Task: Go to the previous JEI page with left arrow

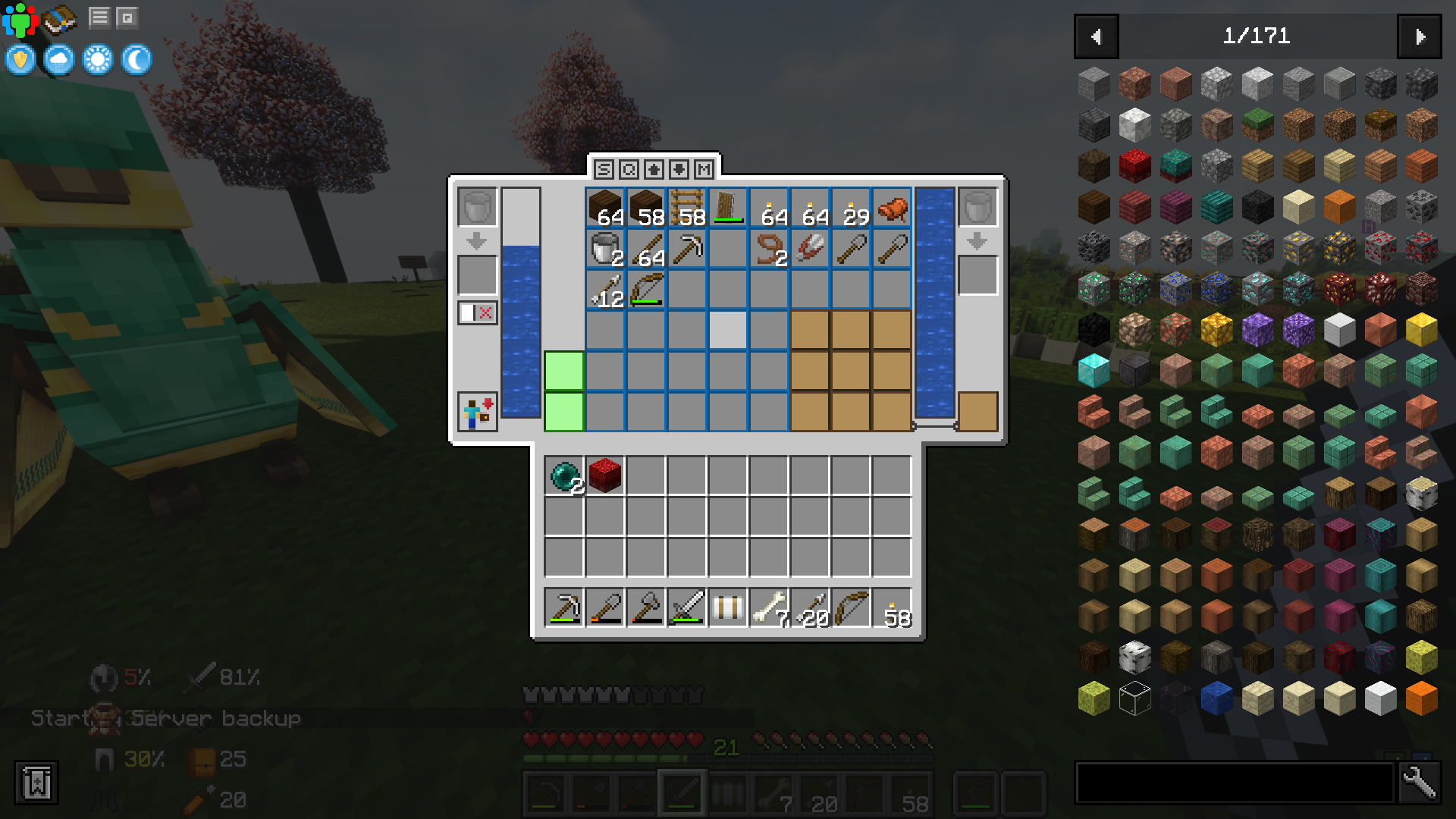Action: (x=1095, y=36)
